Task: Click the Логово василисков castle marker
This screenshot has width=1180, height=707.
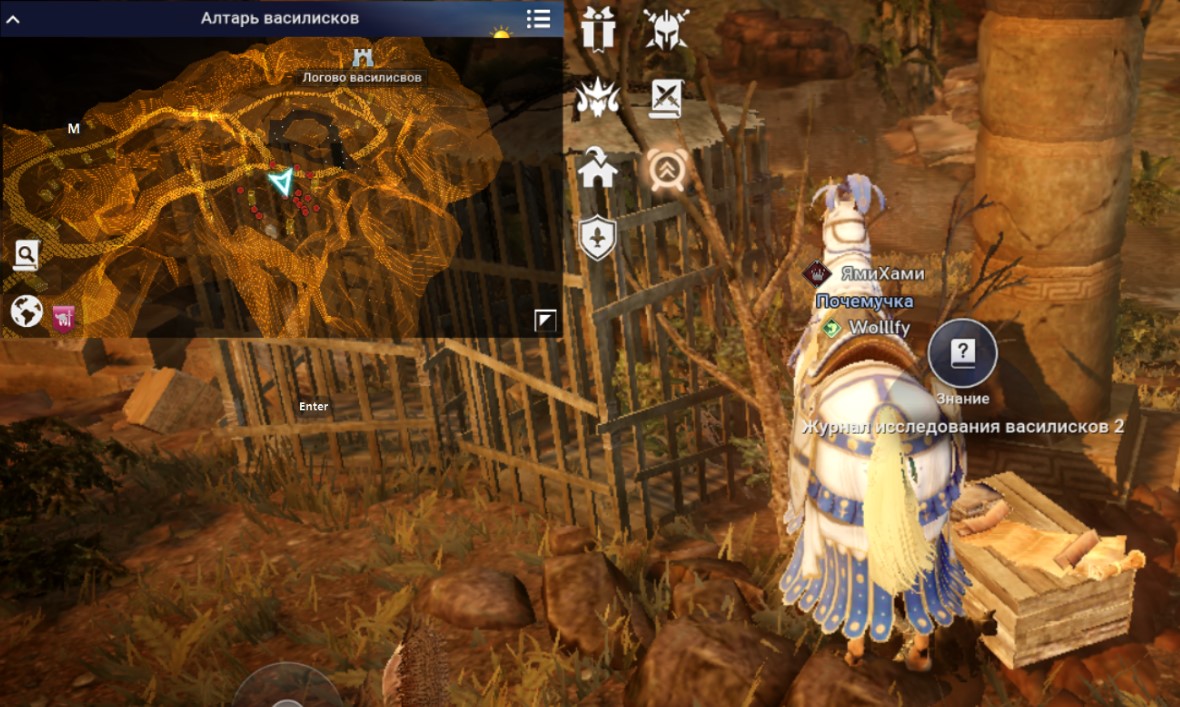Action: (362, 58)
